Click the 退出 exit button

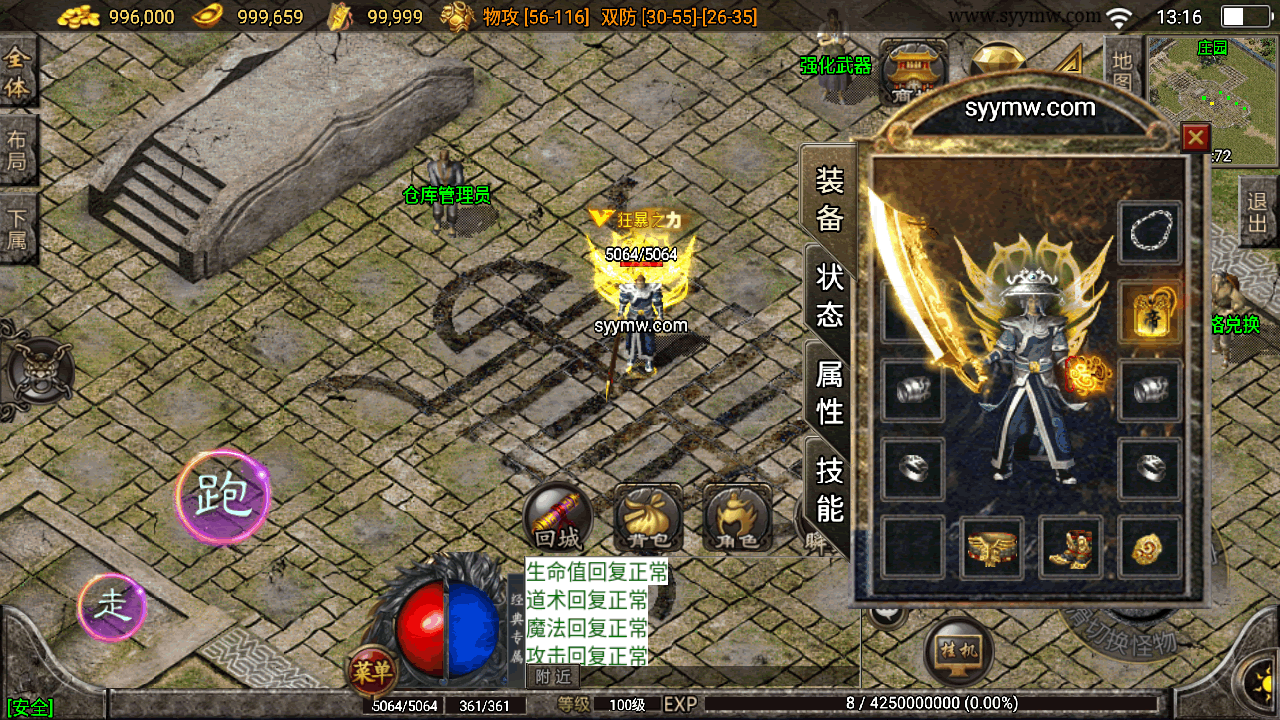[x=1258, y=211]
